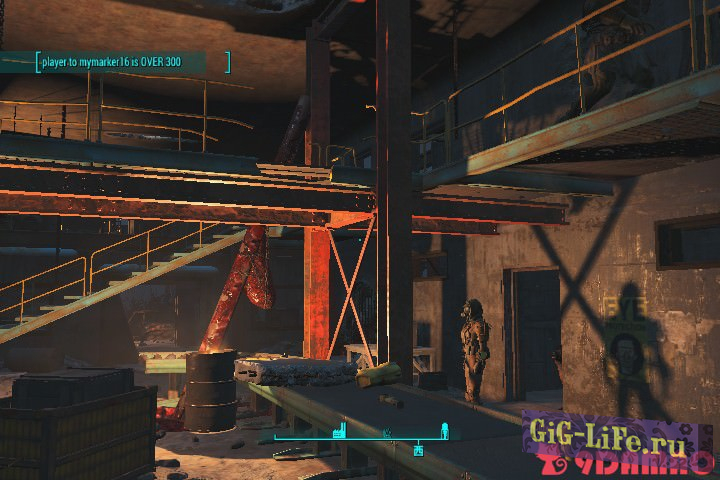720x480 pixels.
Task: Click the square quest marker below compass
Action: point(419,449)
